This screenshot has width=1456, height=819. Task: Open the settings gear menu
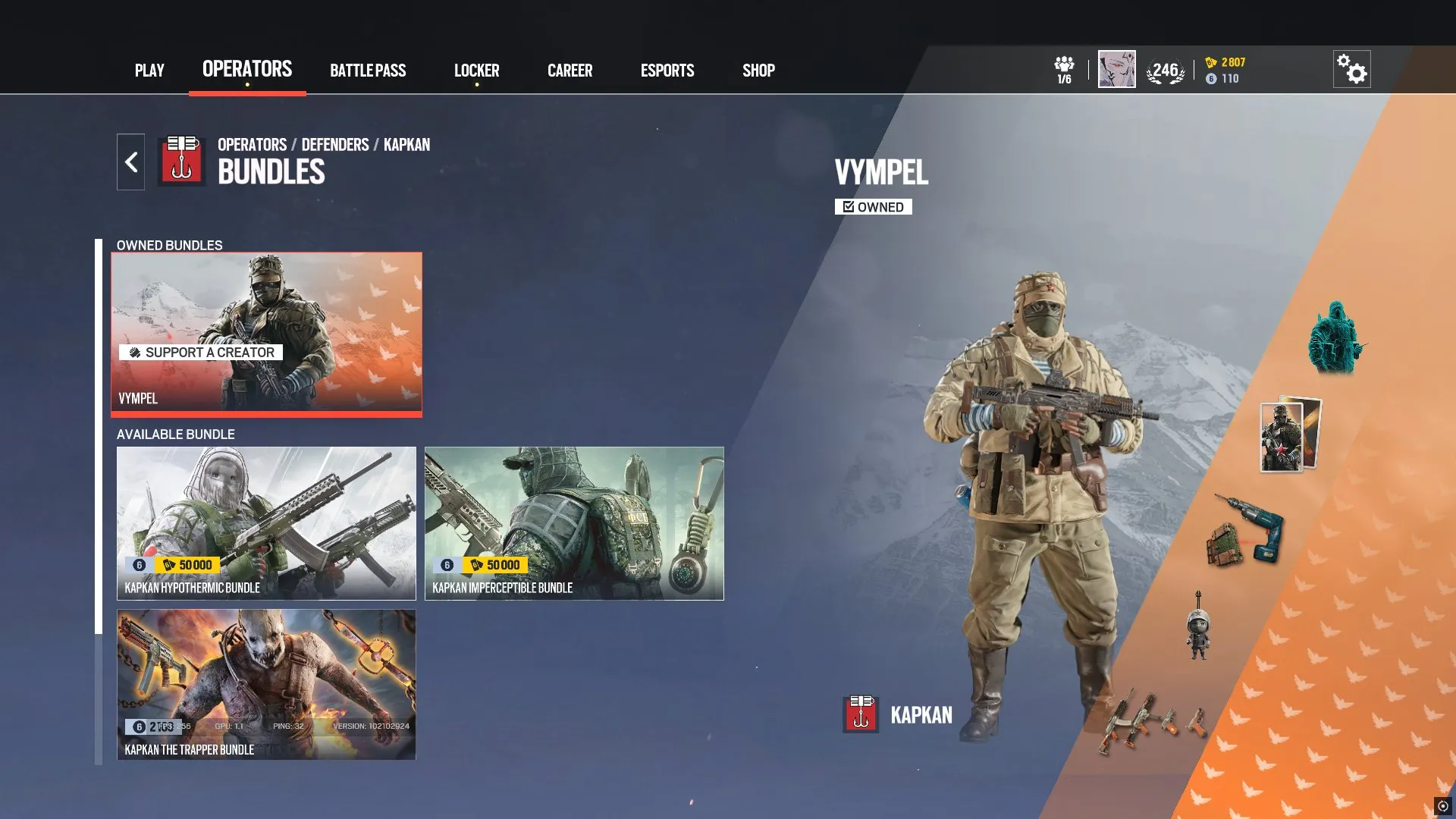pos(1353,68)
